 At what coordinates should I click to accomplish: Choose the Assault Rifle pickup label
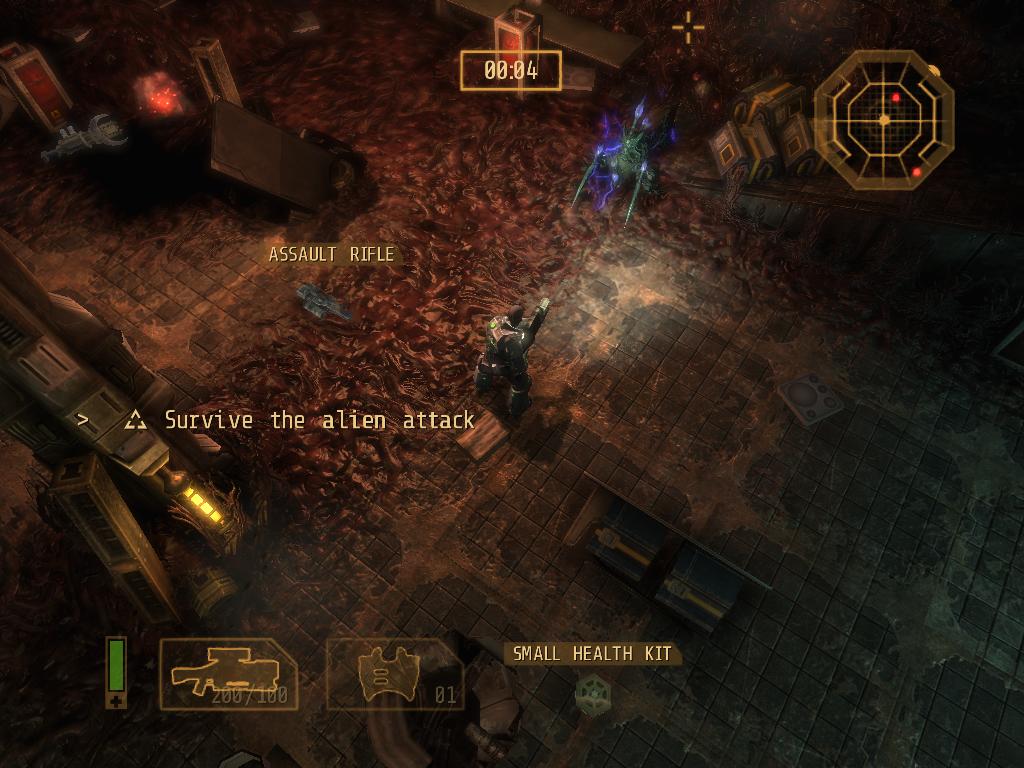click(331, 255)
